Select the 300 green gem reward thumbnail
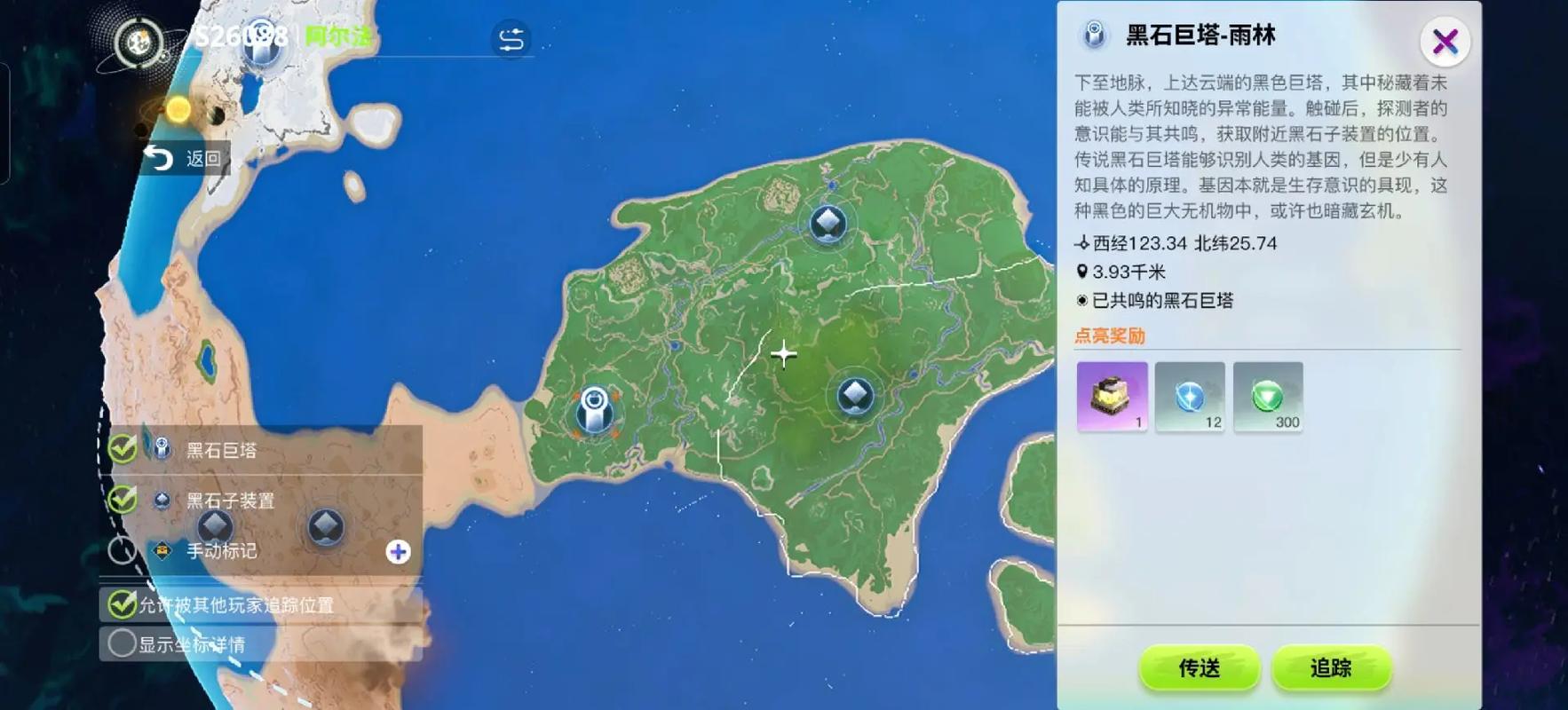1568x710 pixels. click(1267, 398)
